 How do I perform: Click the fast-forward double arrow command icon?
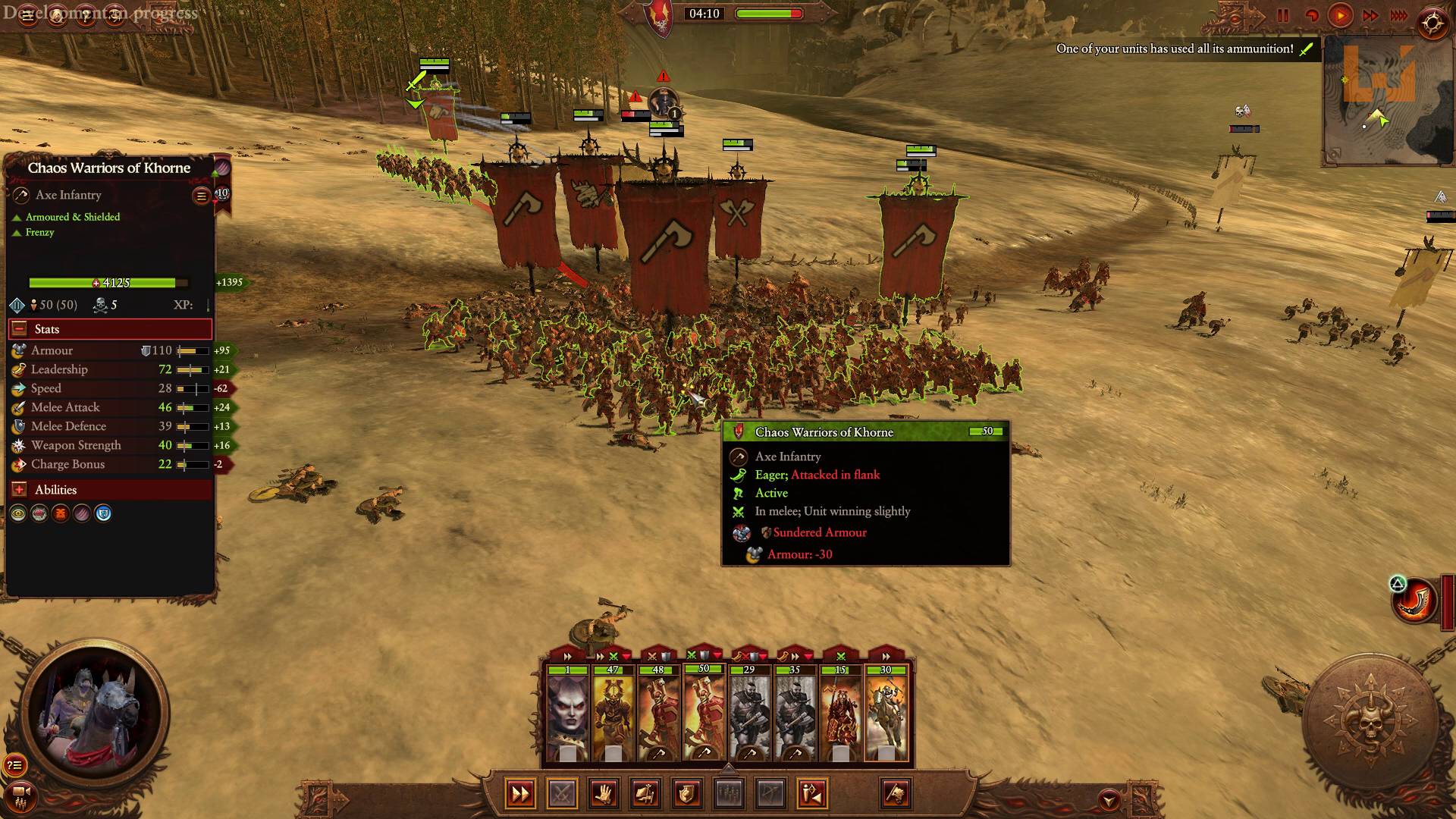521,794
